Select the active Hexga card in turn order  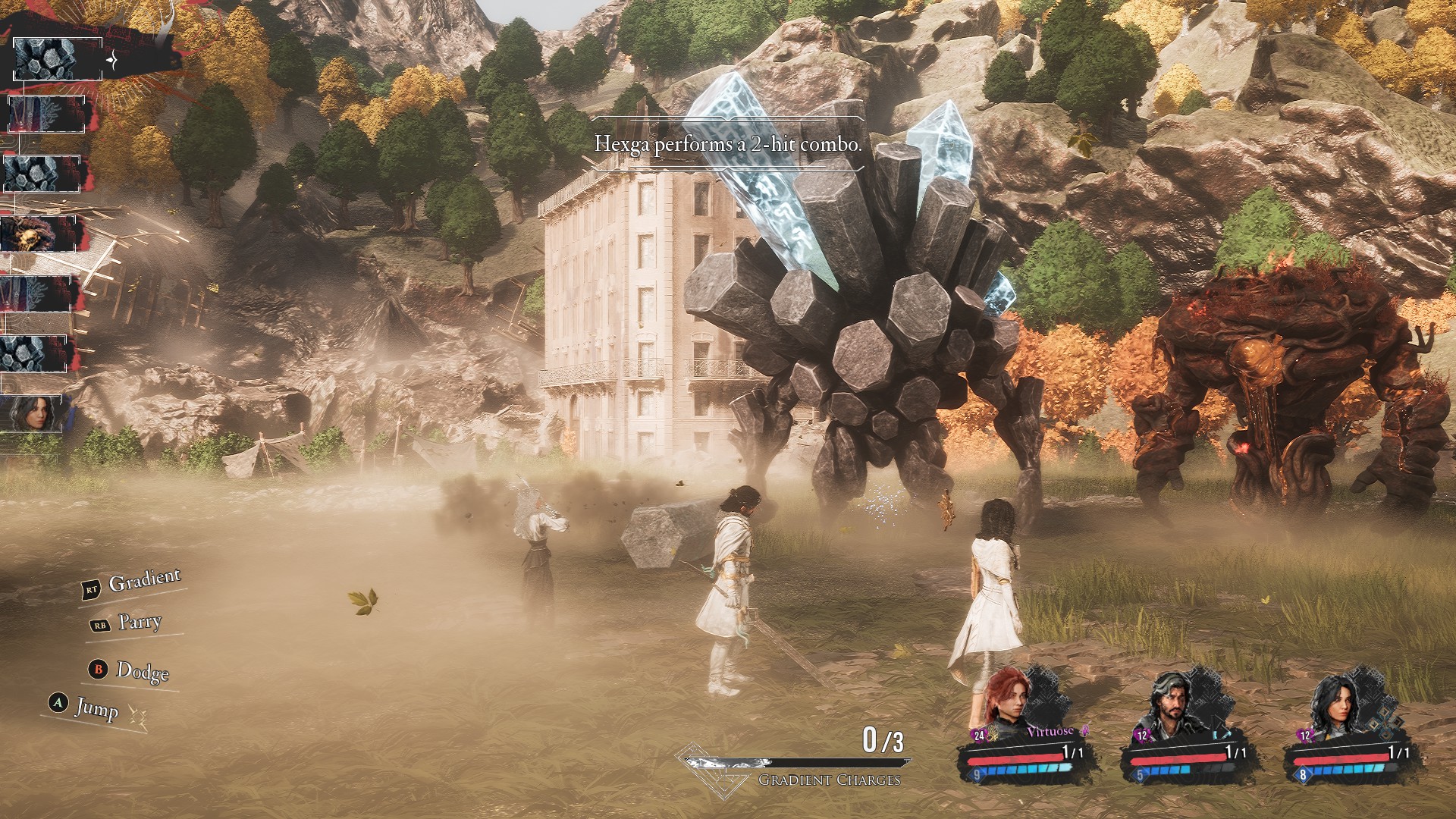coord(47,58)
